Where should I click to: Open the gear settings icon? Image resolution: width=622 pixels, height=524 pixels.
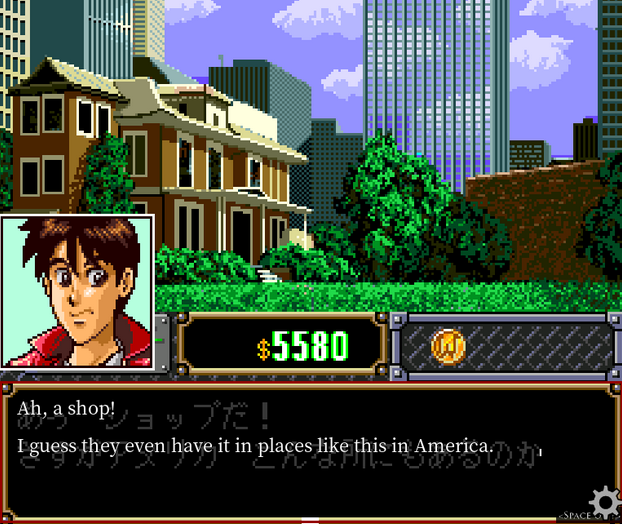[x=604, y=502]
